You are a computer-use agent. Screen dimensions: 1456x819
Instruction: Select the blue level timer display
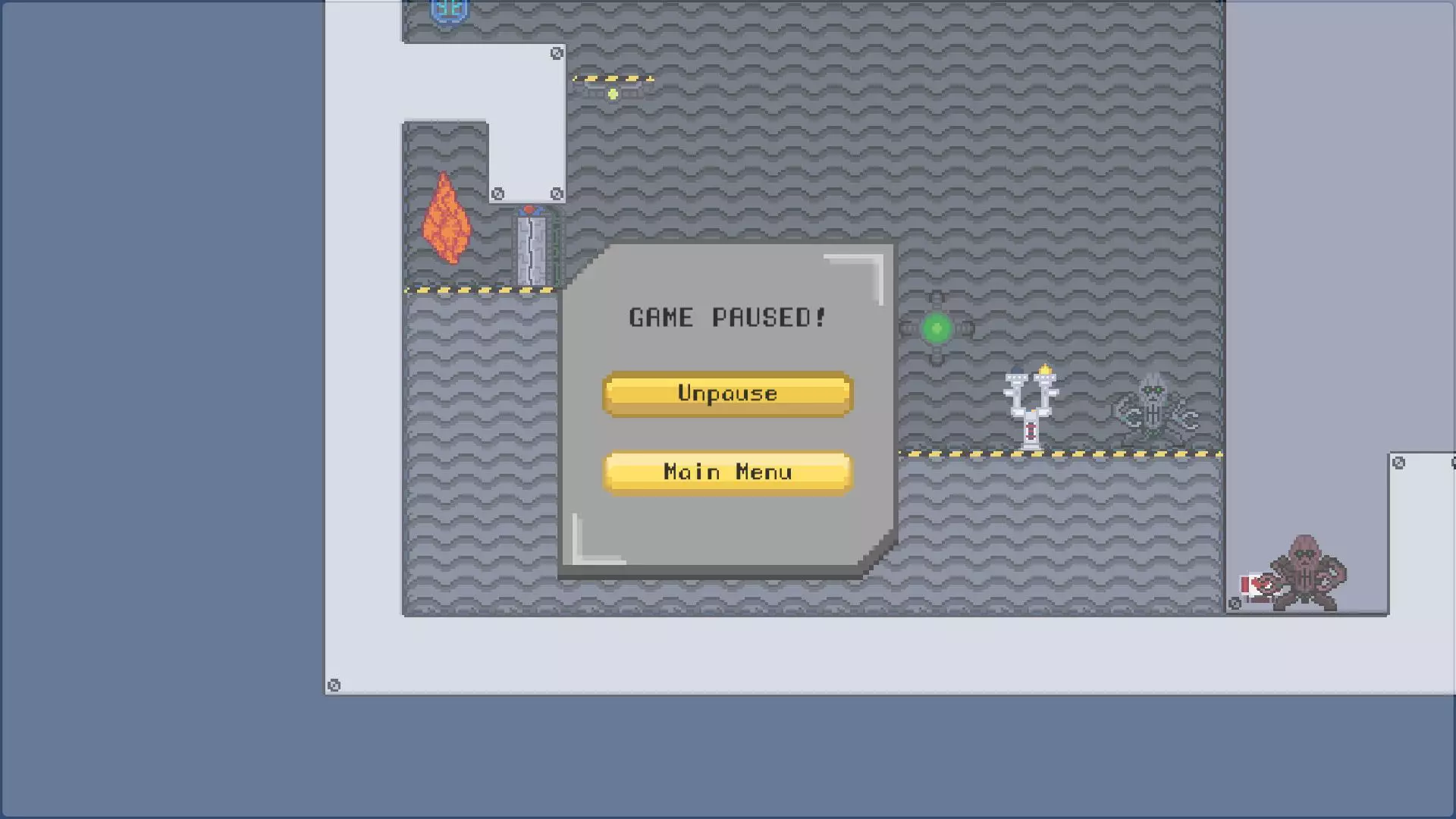(x=450, y=11)
